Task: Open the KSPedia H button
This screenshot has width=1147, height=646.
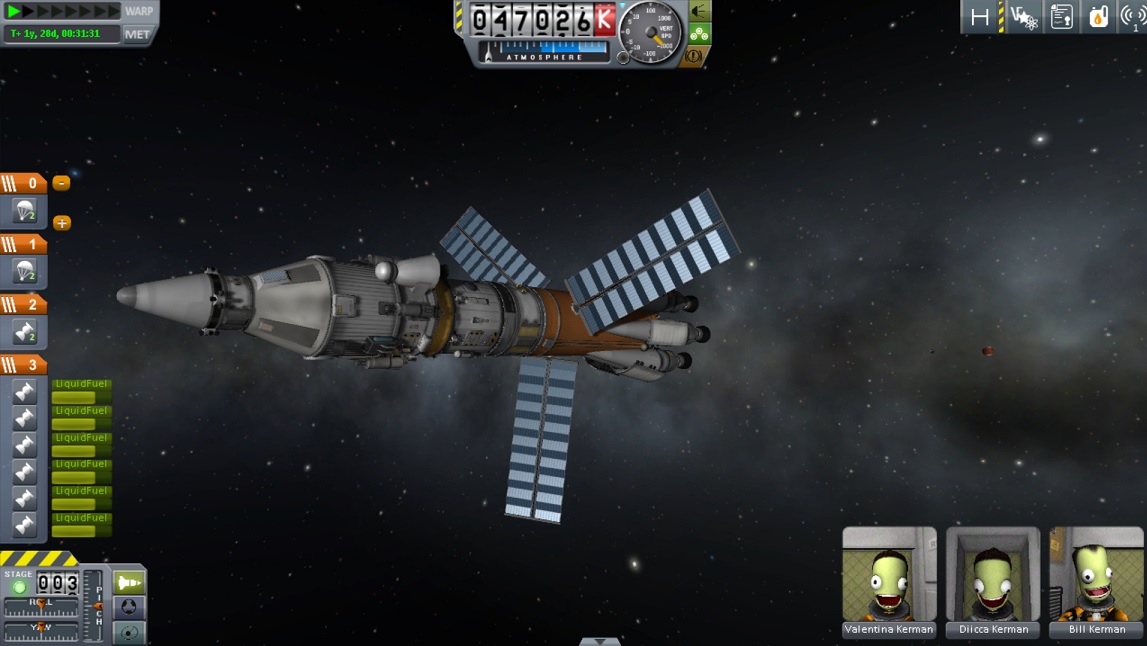Action: pyautogui.click(x=980, y=17)
